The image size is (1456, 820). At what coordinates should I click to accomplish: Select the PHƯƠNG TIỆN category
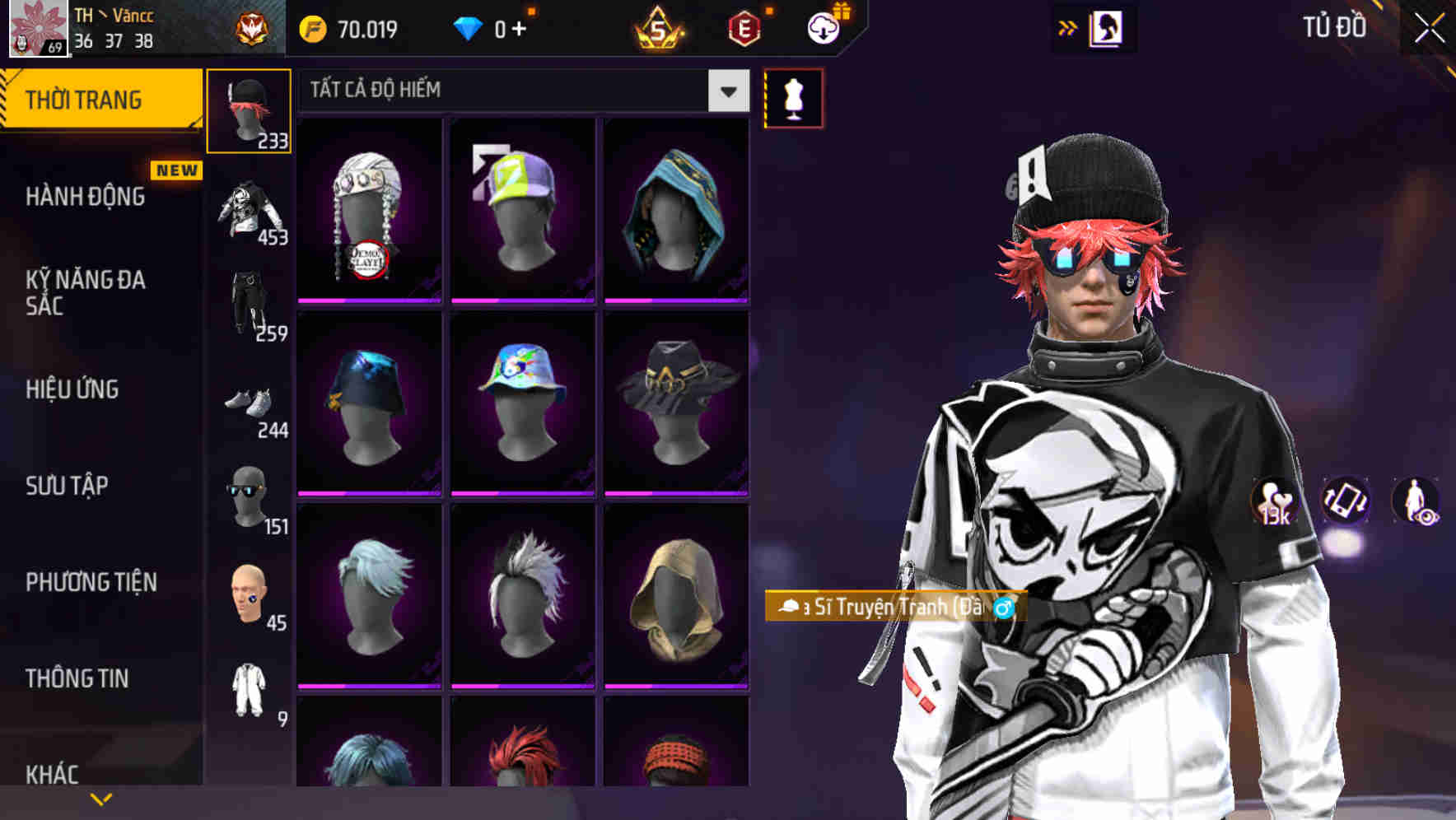(91, 580)
